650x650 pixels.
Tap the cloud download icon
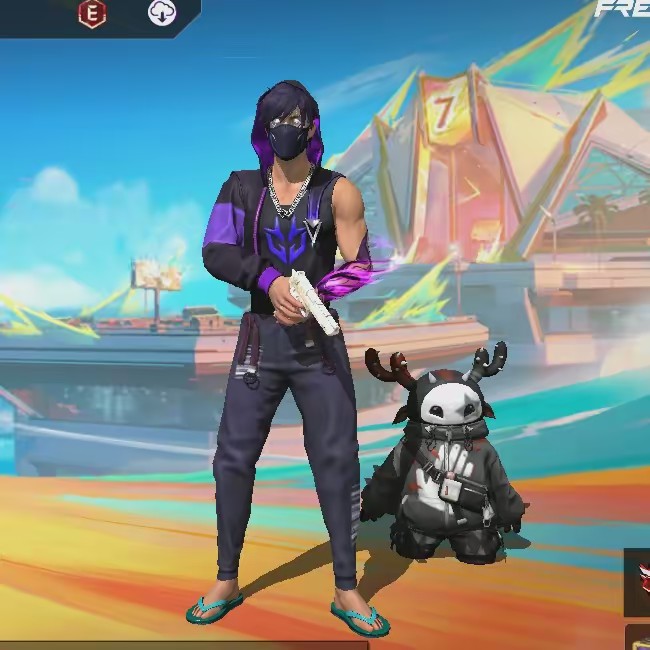pyautogui.click(x=161, y=13)
